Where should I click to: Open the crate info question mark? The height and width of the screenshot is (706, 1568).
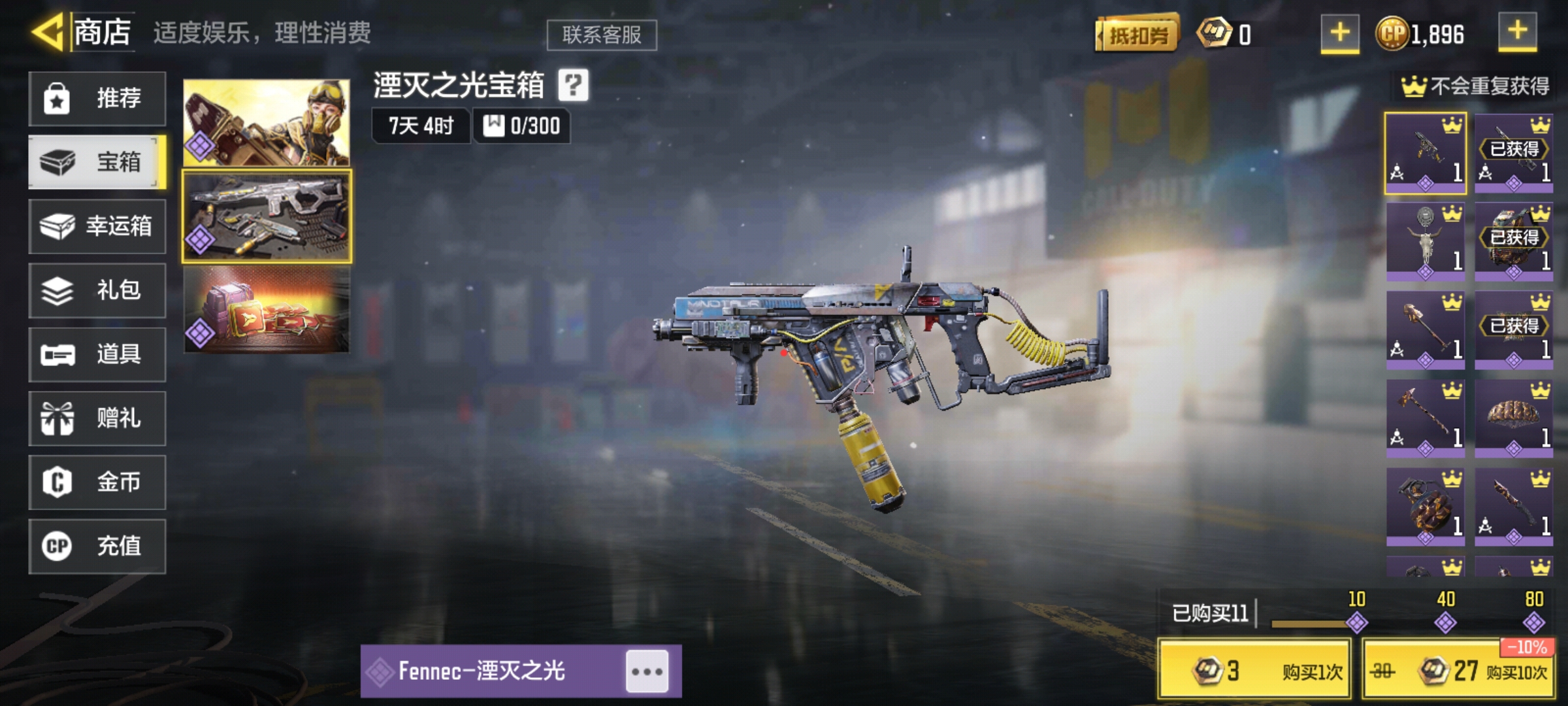(x=574, y=85)
